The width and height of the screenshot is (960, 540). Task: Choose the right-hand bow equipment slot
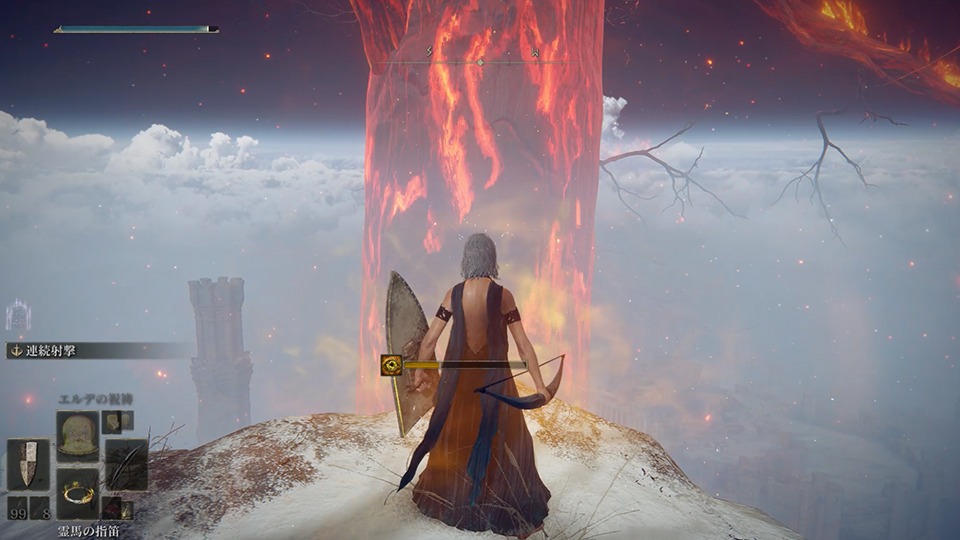pos(126,464)
